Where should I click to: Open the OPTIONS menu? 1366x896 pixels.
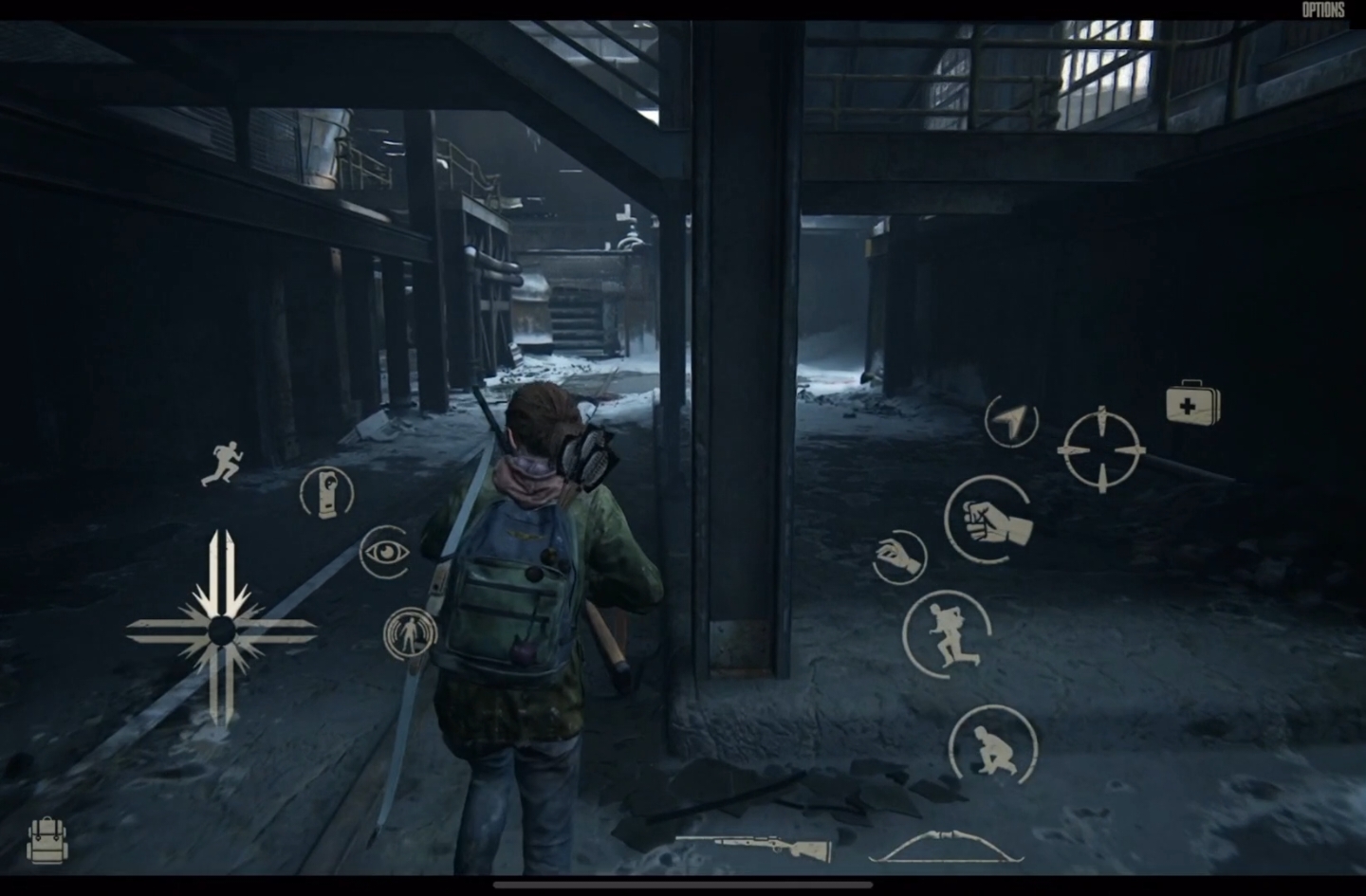click(x=1324, y=8)
